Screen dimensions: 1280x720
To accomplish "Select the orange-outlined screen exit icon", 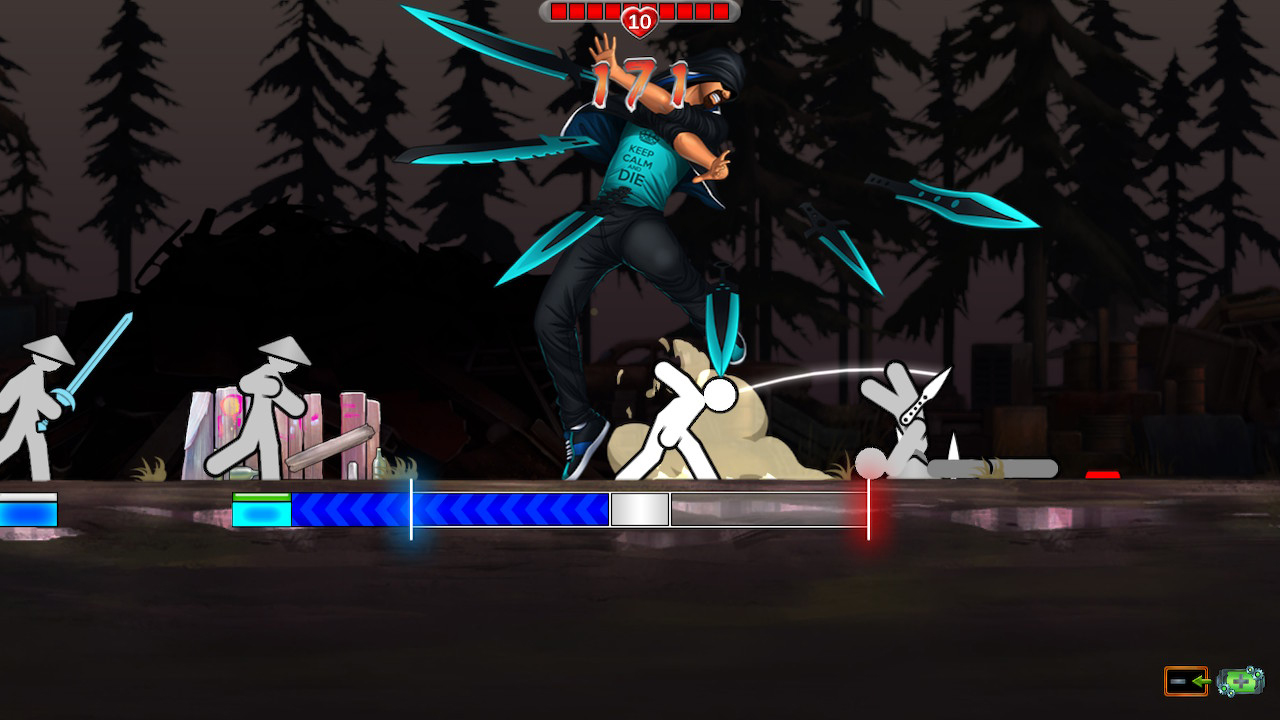I will 1185,681.
